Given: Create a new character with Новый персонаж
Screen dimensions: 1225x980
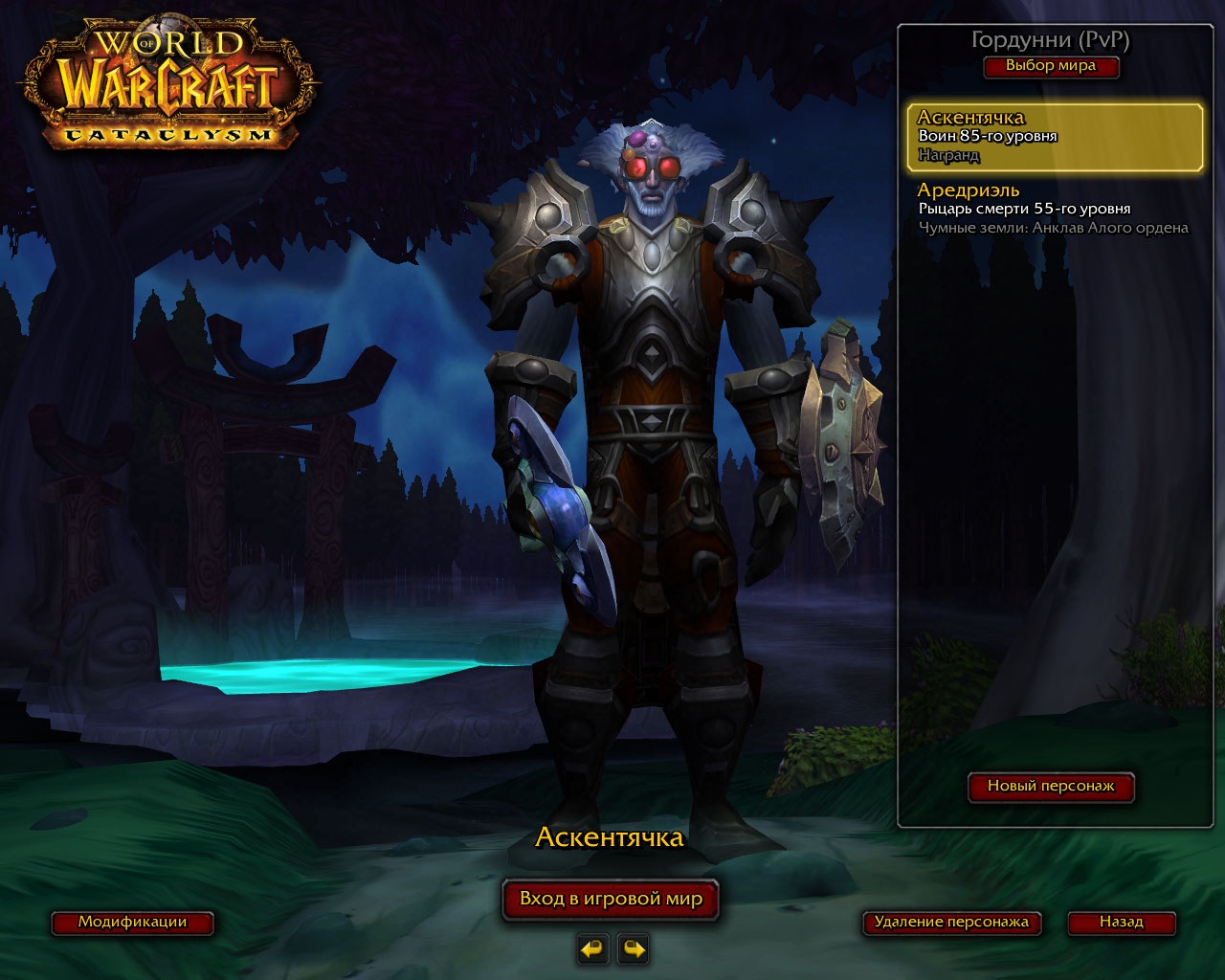Looking at the screenshot, I should point(1051,786).
